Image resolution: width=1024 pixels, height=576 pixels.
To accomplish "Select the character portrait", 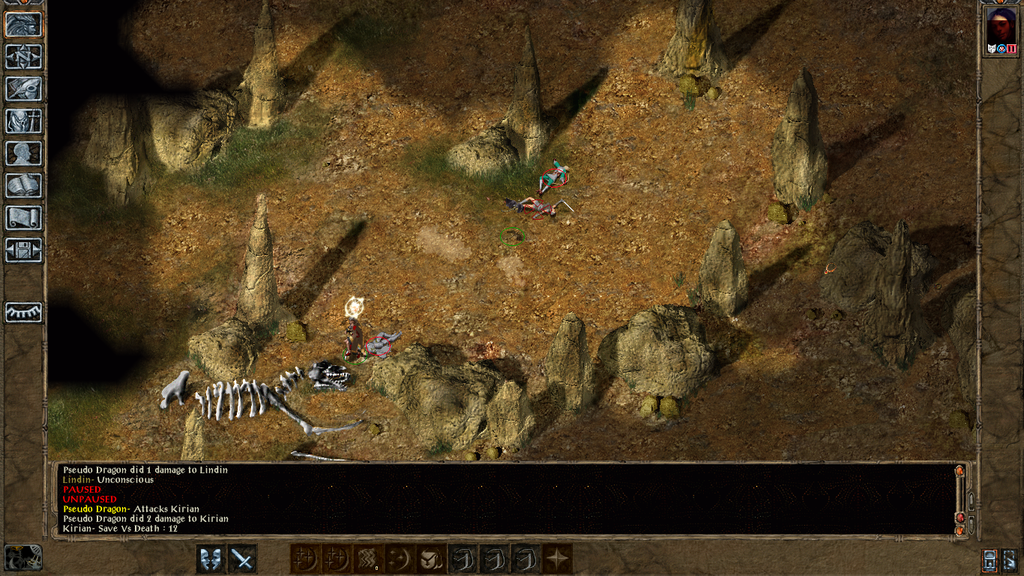I will pyautogui.click(x=1000, y=27).
